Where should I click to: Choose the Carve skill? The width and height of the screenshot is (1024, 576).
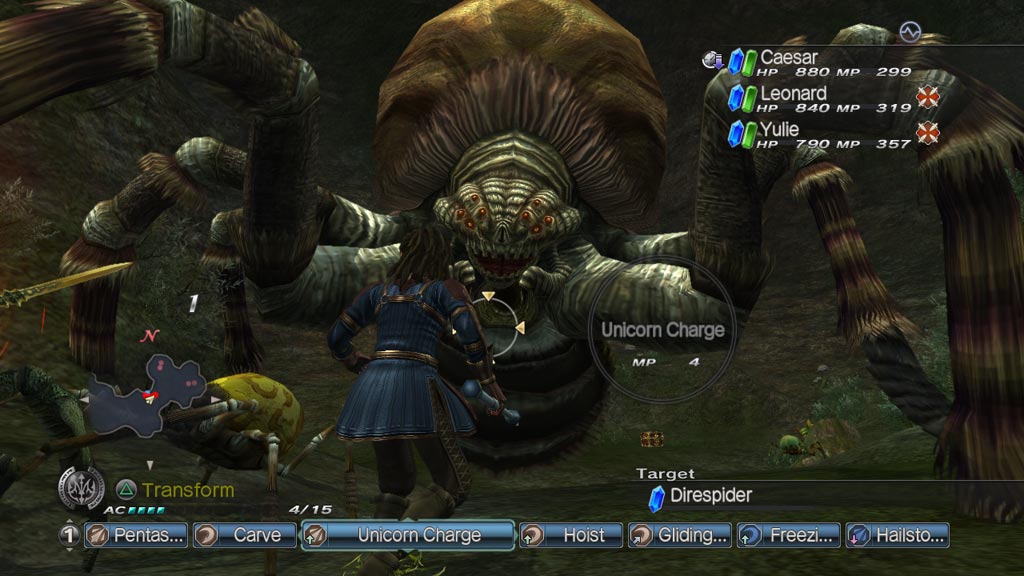point(245,535)
